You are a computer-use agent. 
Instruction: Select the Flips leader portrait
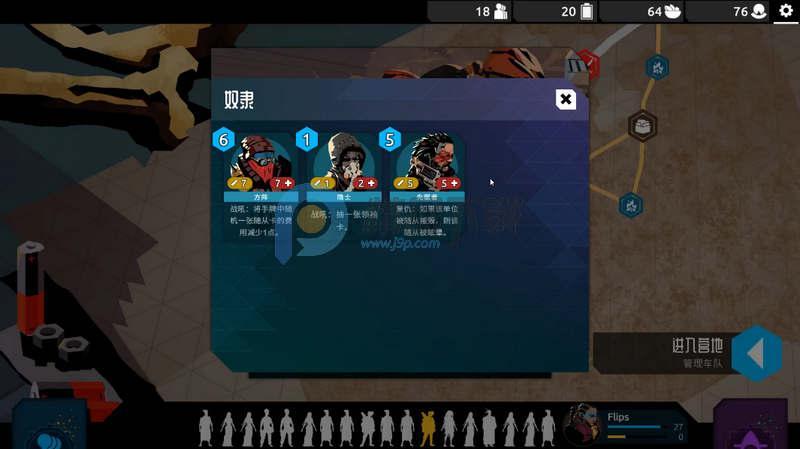[581, 425]
